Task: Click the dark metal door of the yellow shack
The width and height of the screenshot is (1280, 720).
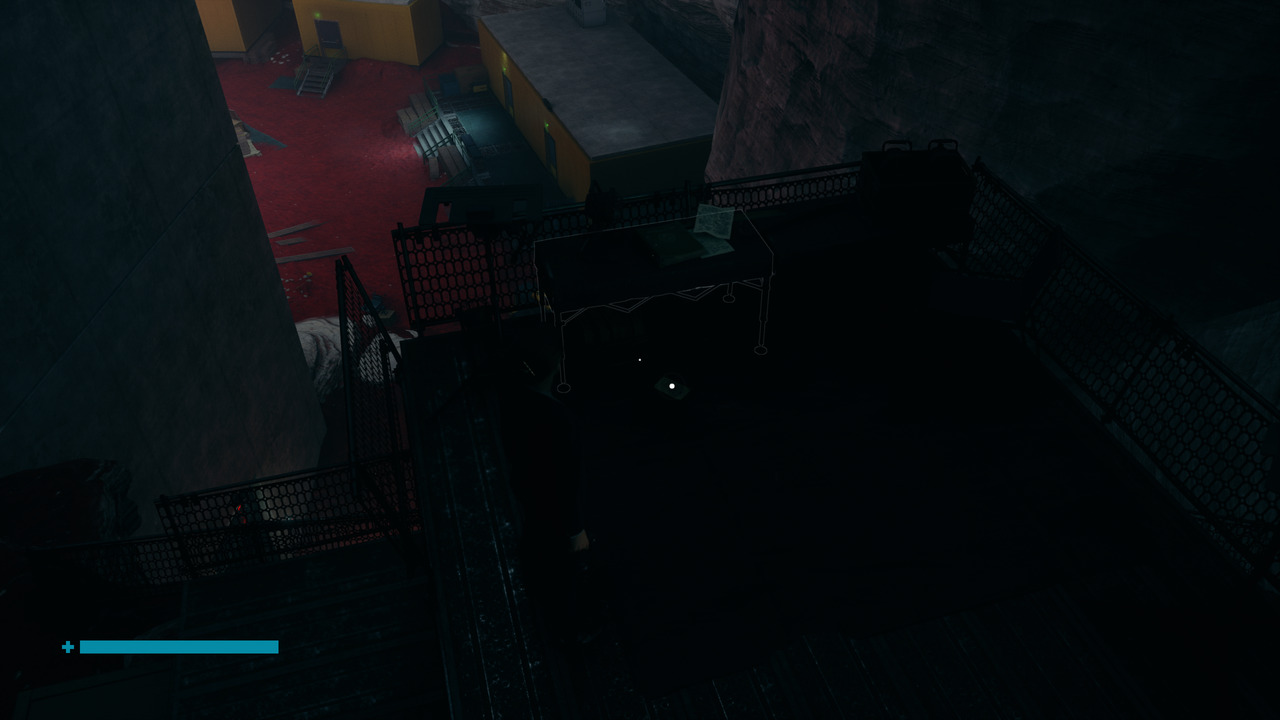Action: 327,33
